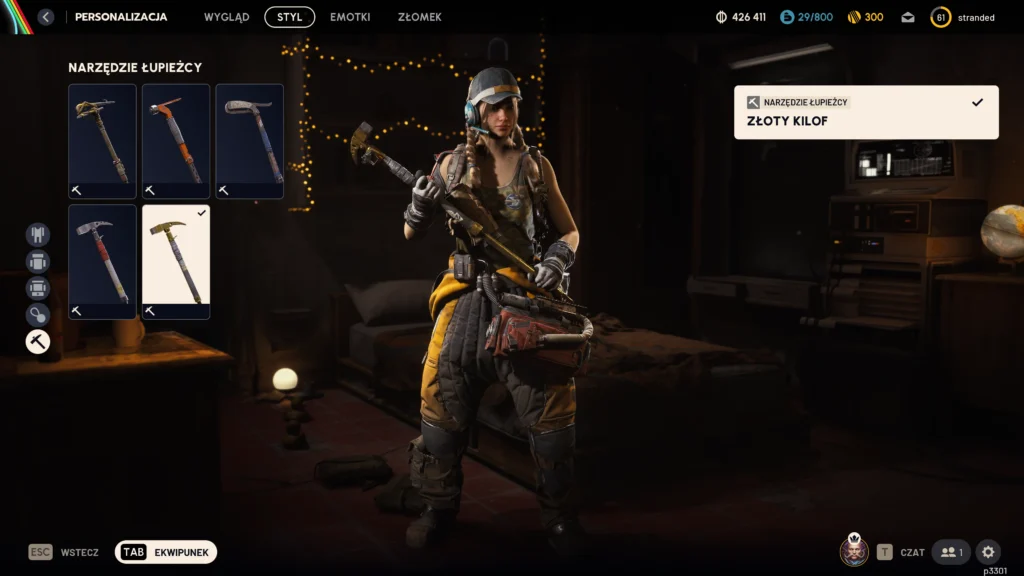Switch to the Emotki tab

pos(350,17)
